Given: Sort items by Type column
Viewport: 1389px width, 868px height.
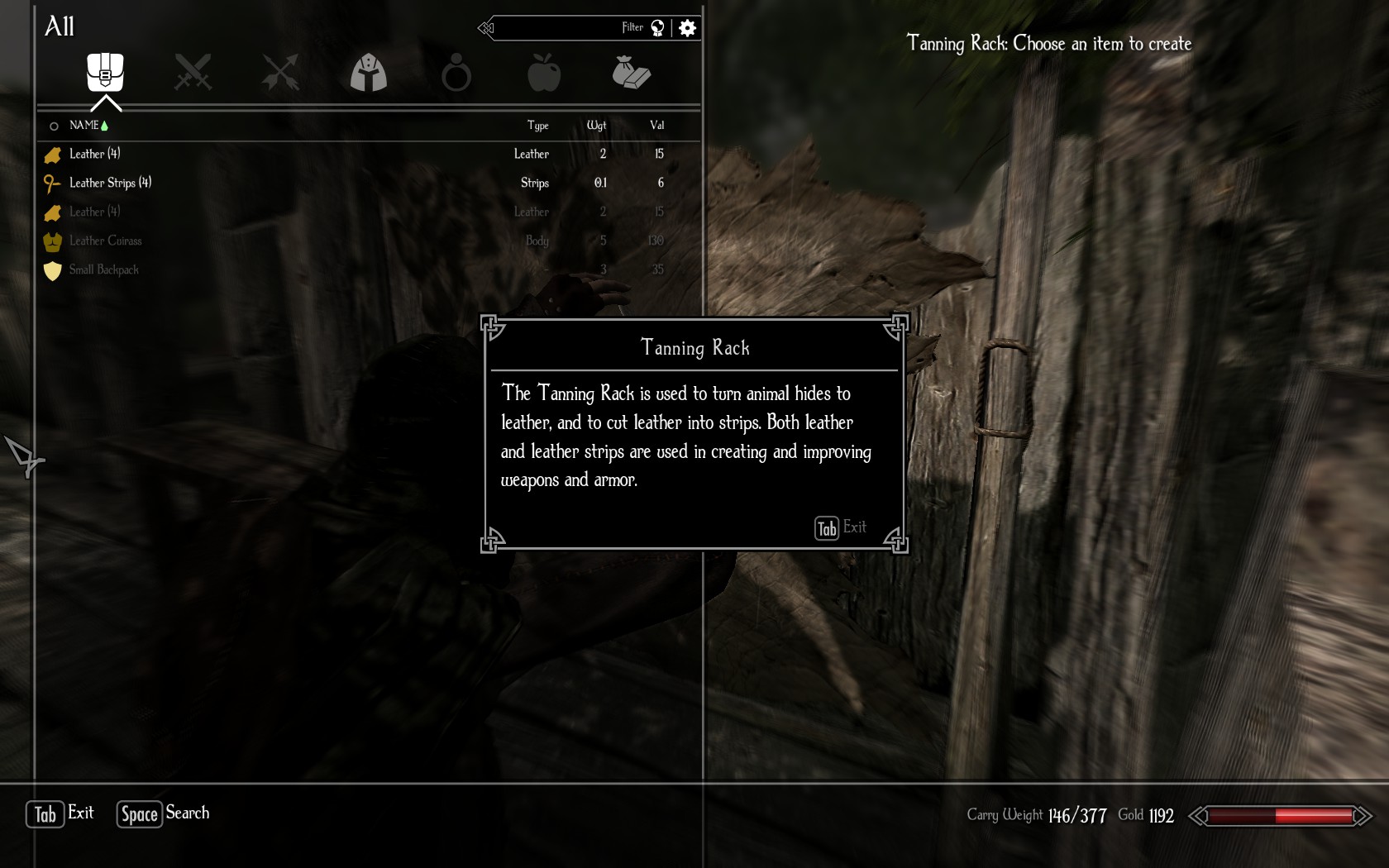Looking at the screenshot, I should pos(537,126).
